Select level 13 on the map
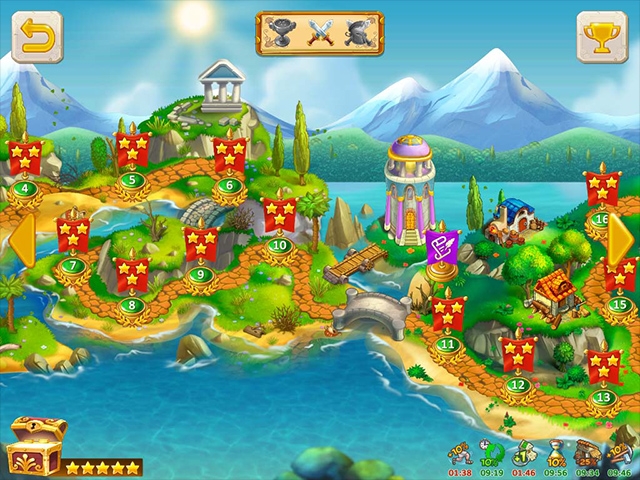Image resolution: width=640 pixels, height=480 pixels. pyautogui.click(x=603, y=369)
